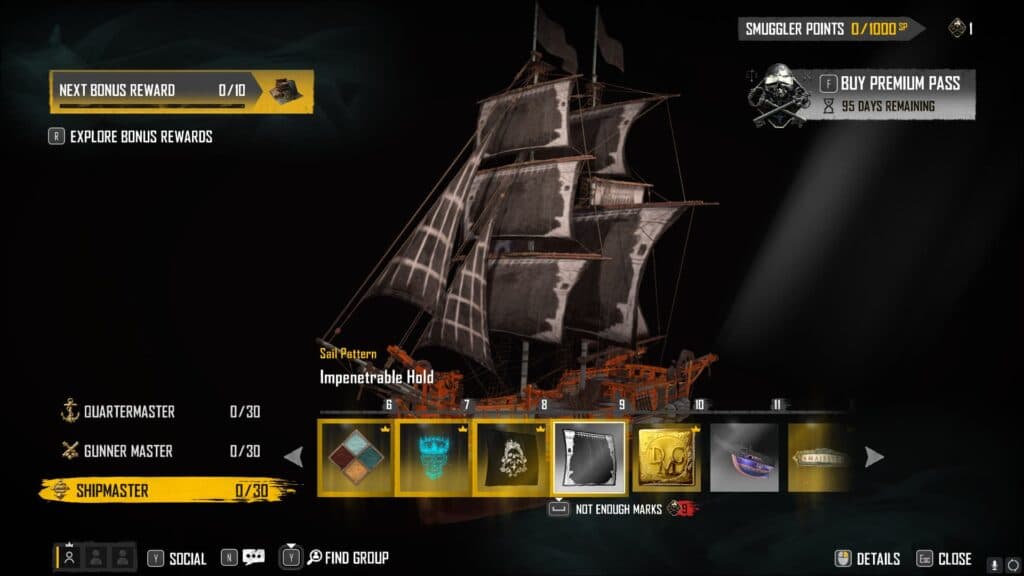
Task: Show reward Details
Action: pos(868,559)
